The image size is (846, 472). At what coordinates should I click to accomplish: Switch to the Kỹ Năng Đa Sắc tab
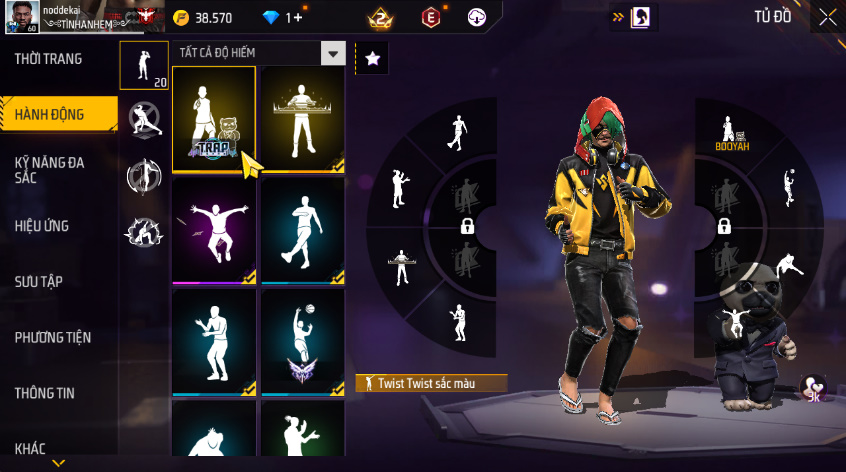pyautogui.click(x=49, y=168)
